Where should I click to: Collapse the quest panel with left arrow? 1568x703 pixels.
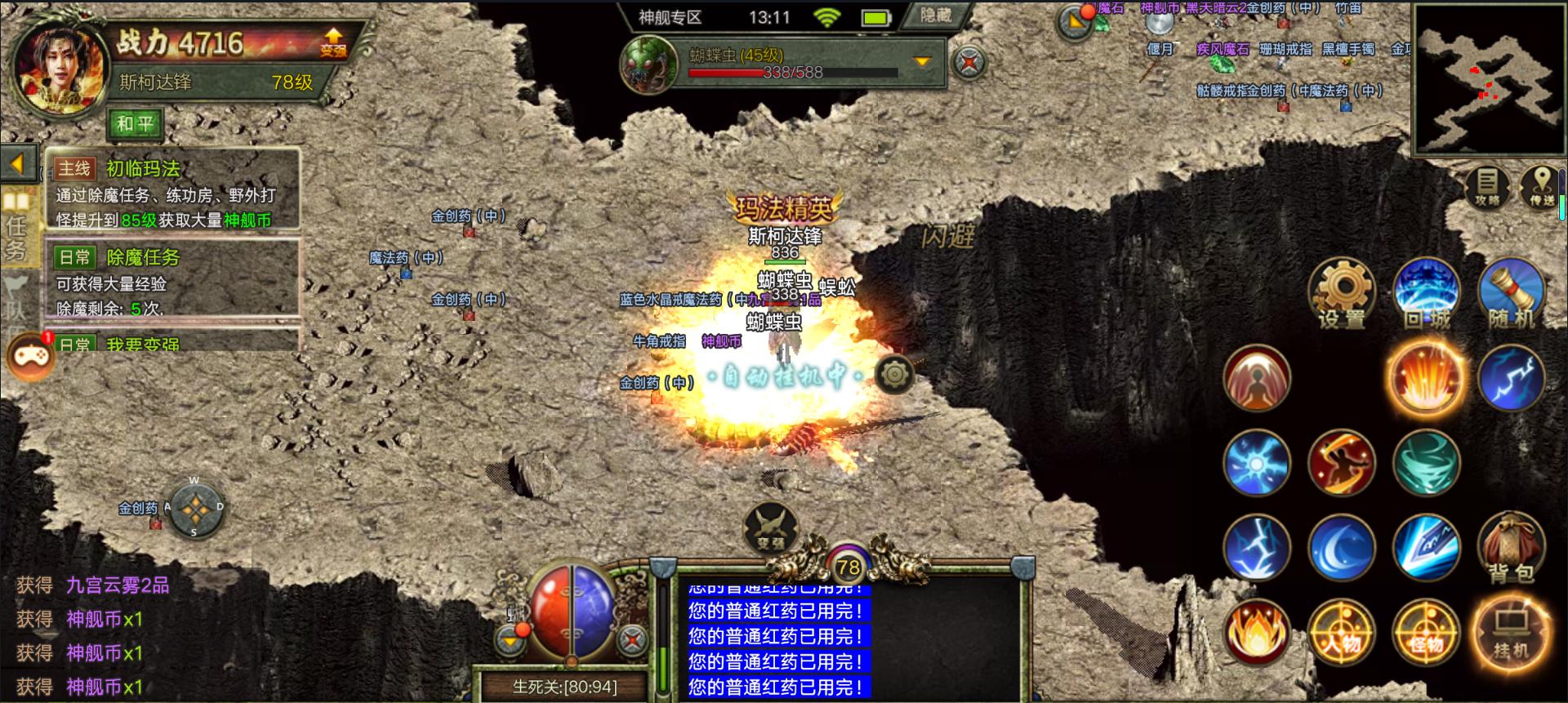(x=18, y=163)
